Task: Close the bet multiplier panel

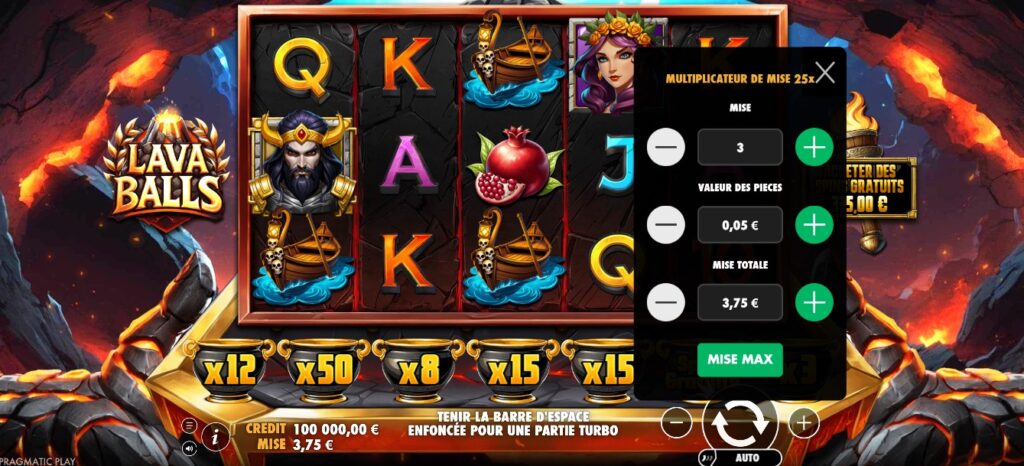Action: [825, 72]
